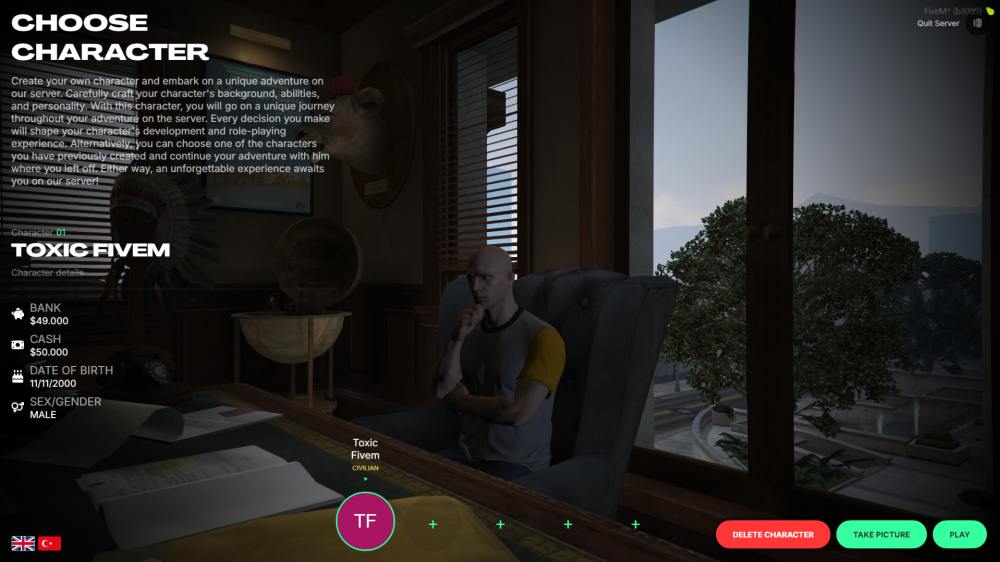1000x562 pixels.
Task: Click the green Play button
Action: tap(959, 534)
